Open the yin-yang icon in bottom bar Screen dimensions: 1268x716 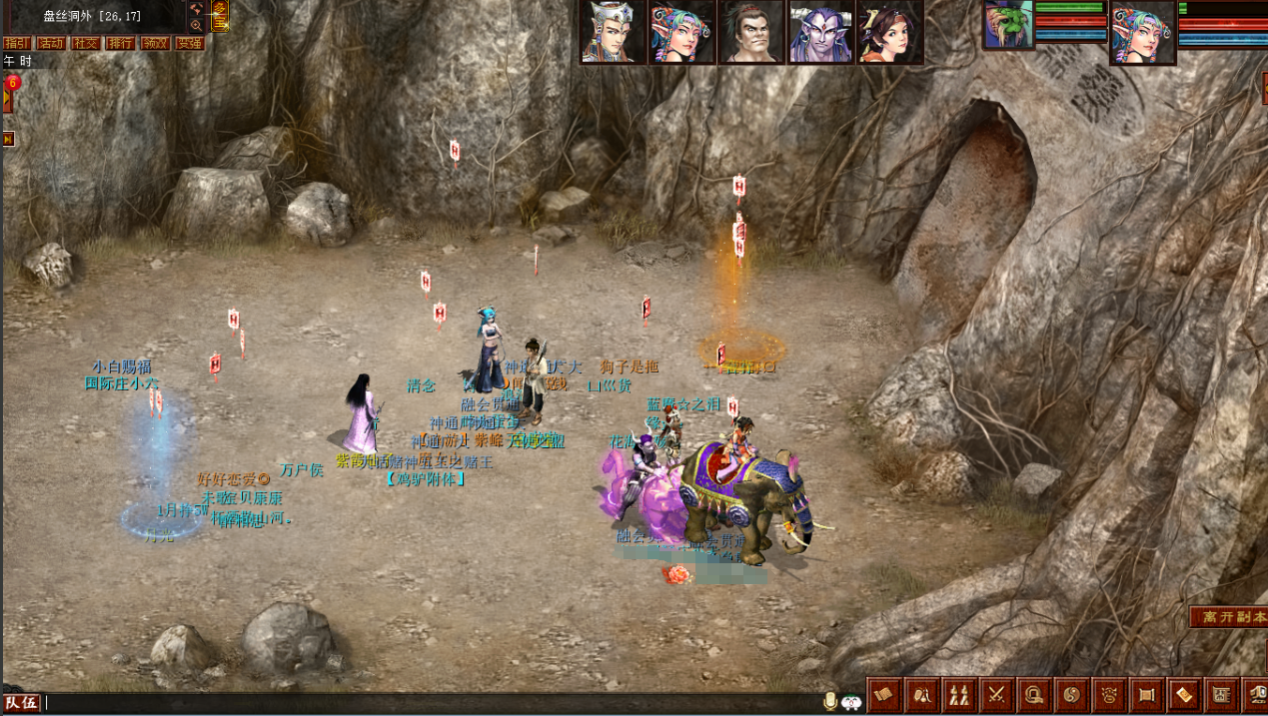(1071, 693)
